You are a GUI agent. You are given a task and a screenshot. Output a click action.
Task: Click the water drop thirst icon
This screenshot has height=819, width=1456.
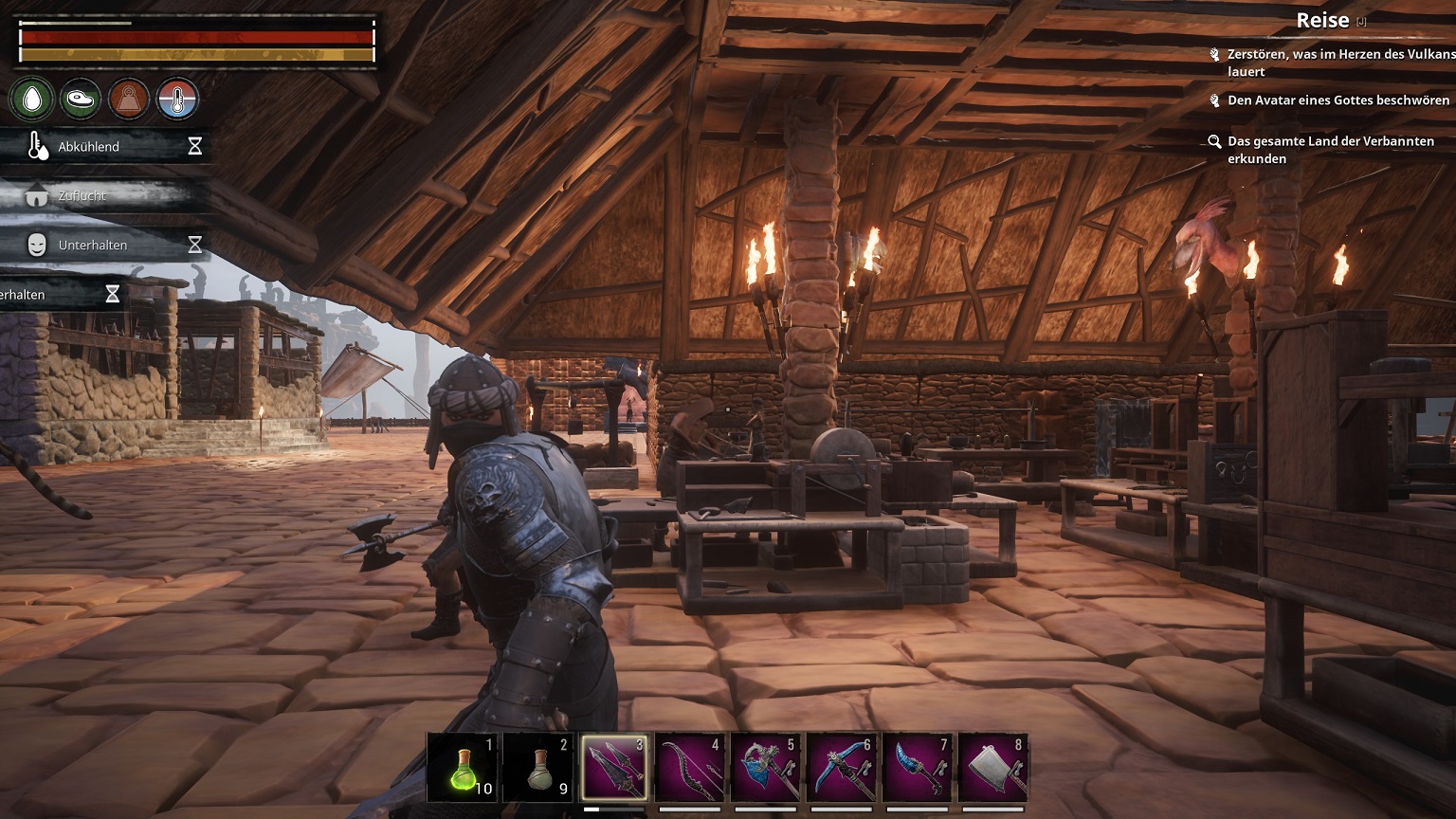coord(33,99)
